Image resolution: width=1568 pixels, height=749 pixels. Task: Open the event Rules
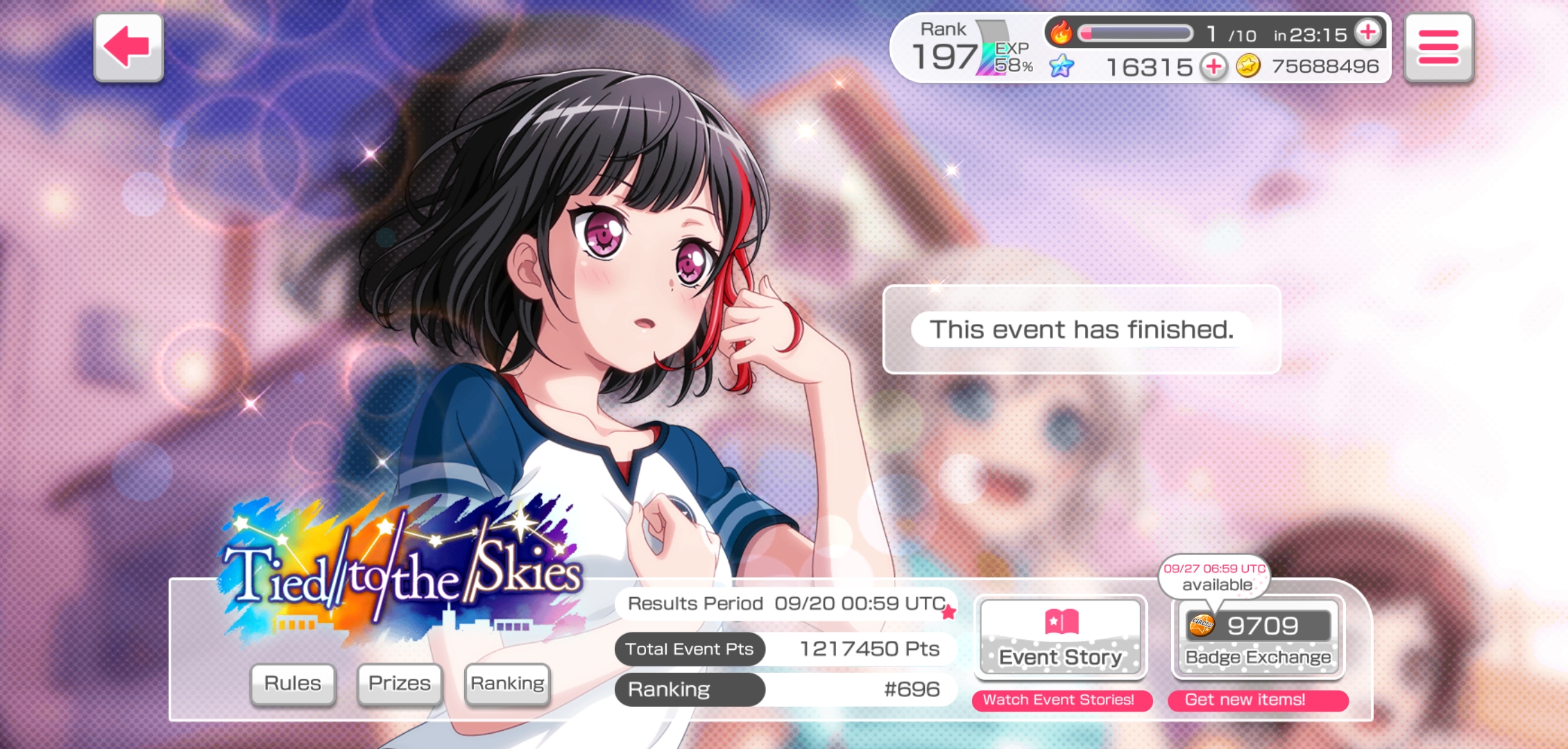tap(293, 684)
